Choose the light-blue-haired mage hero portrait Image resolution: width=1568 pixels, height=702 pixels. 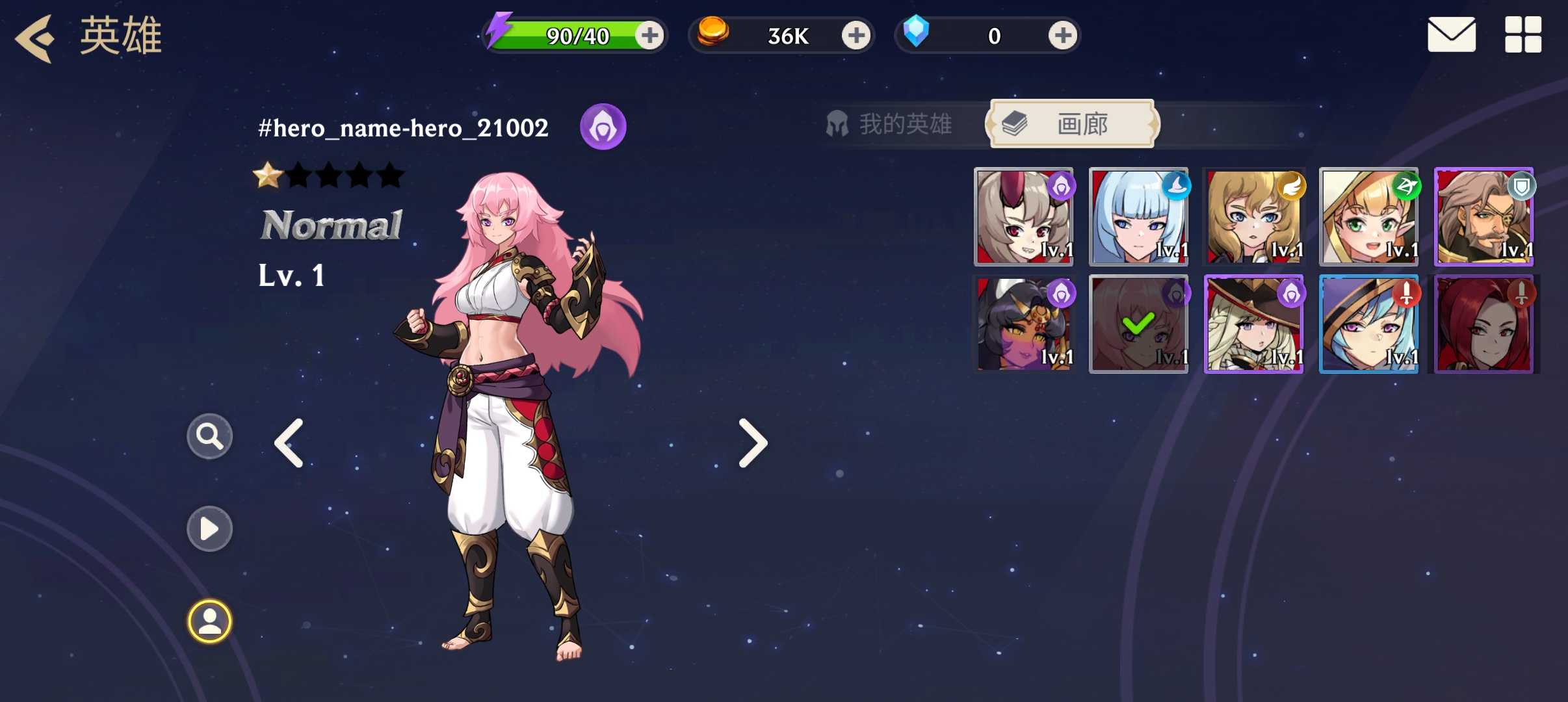point(1138,217)
